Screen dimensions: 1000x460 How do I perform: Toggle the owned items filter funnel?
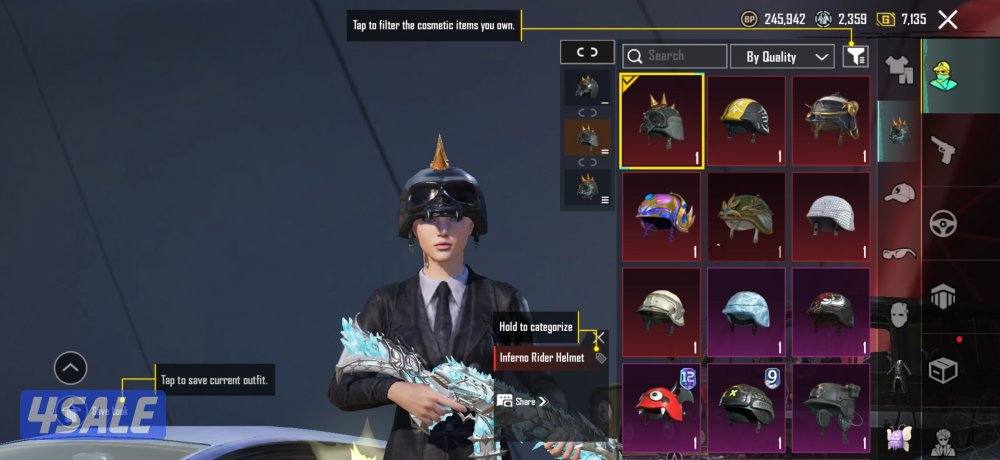pyautogui.click(x=855, y=56)
